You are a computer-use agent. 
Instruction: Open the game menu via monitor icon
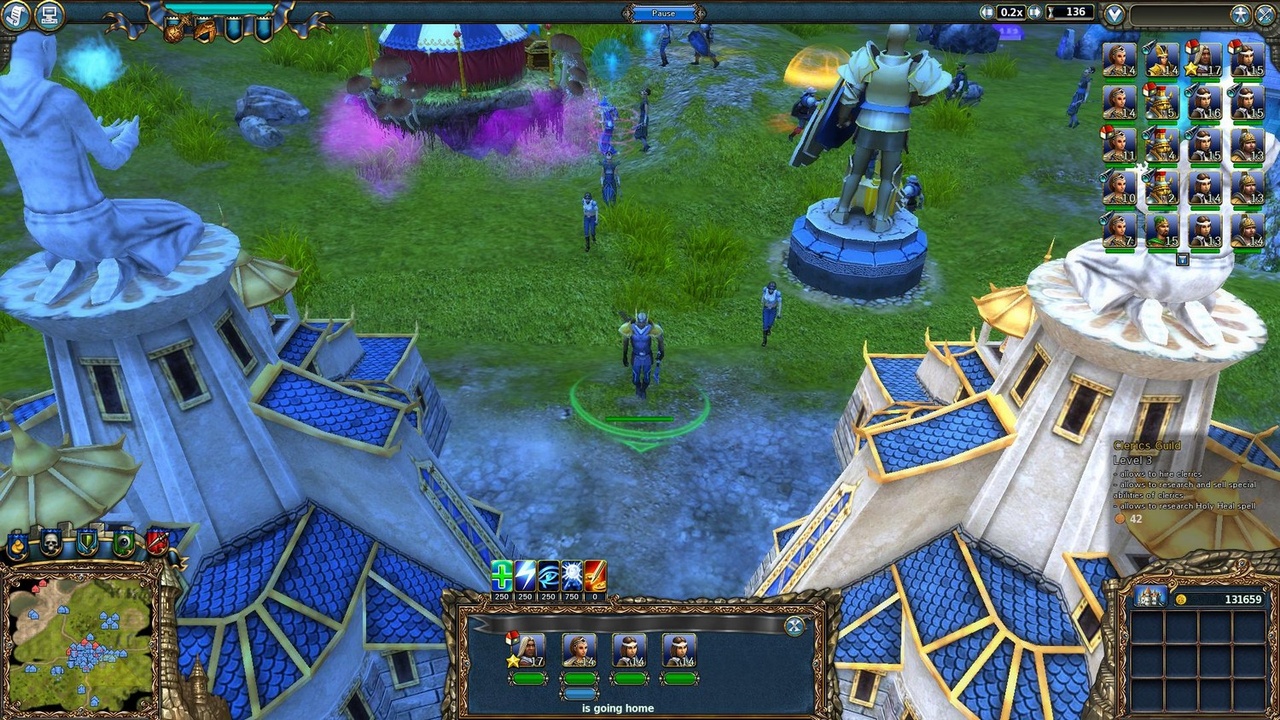[x=48, y=14]
